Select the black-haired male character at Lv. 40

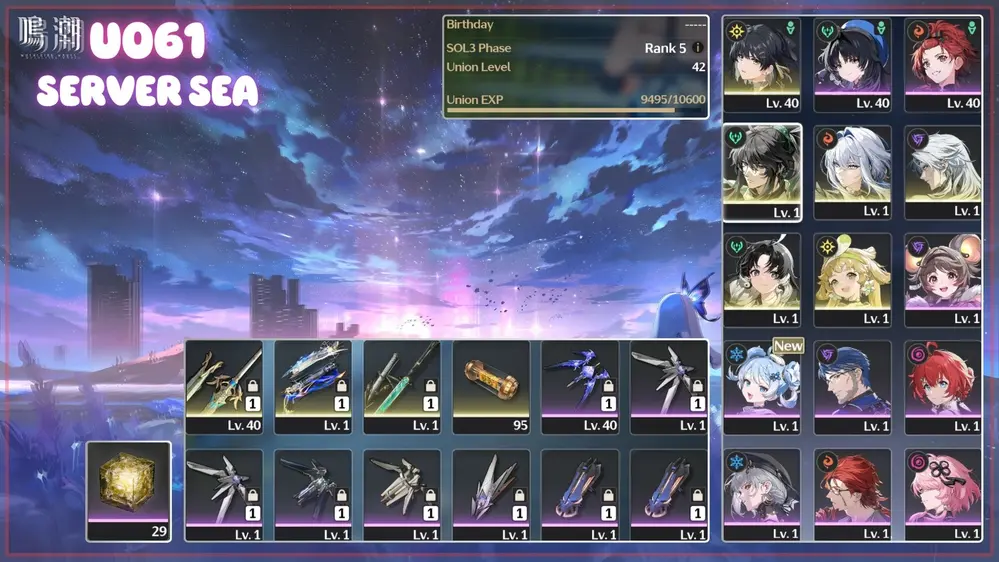tap(762, 62)
